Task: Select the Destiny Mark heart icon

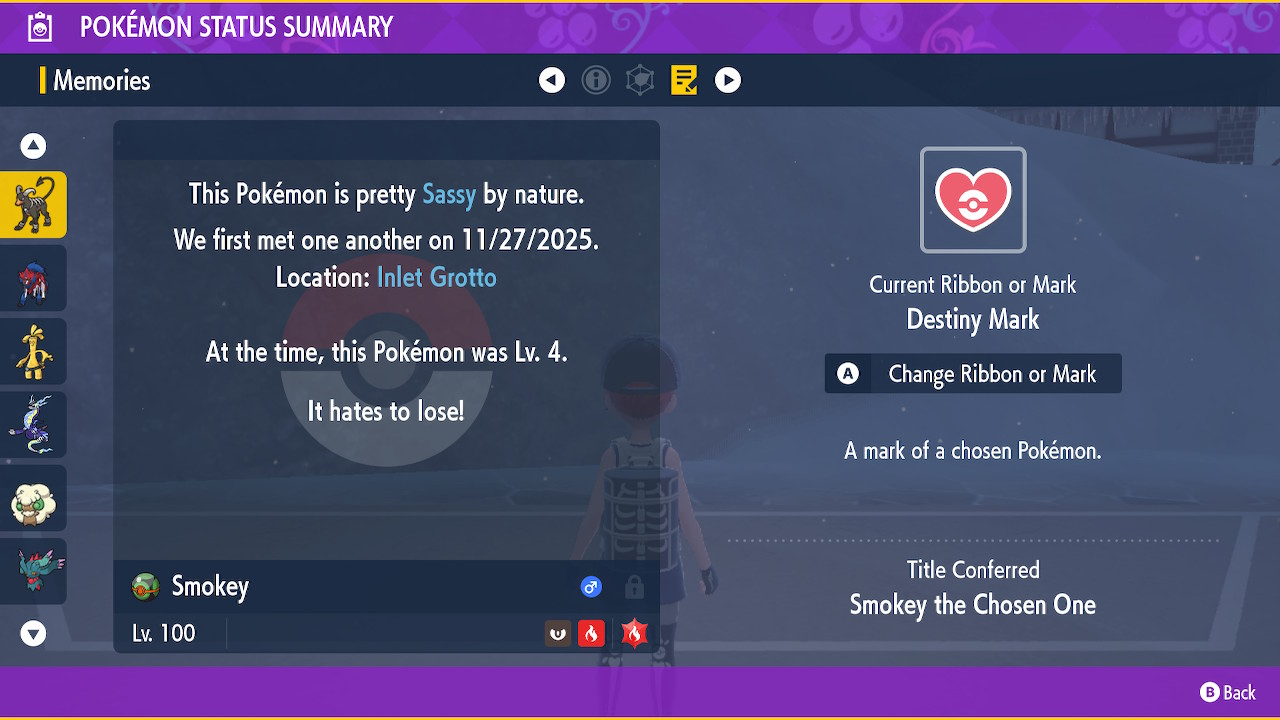Action: (973, 200)
